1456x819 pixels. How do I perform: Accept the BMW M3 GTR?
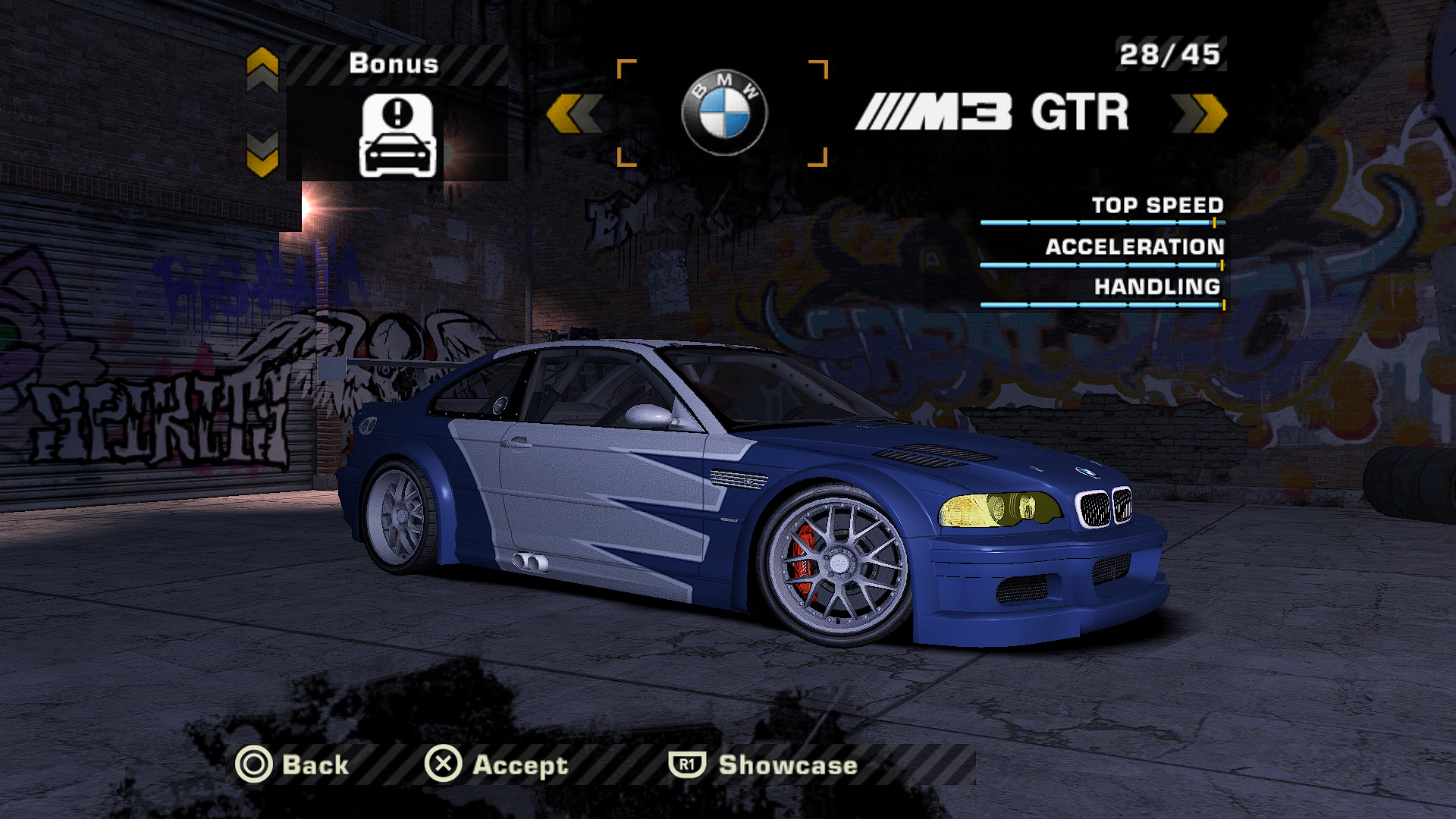pyautogui.click(x=497, y=764)
